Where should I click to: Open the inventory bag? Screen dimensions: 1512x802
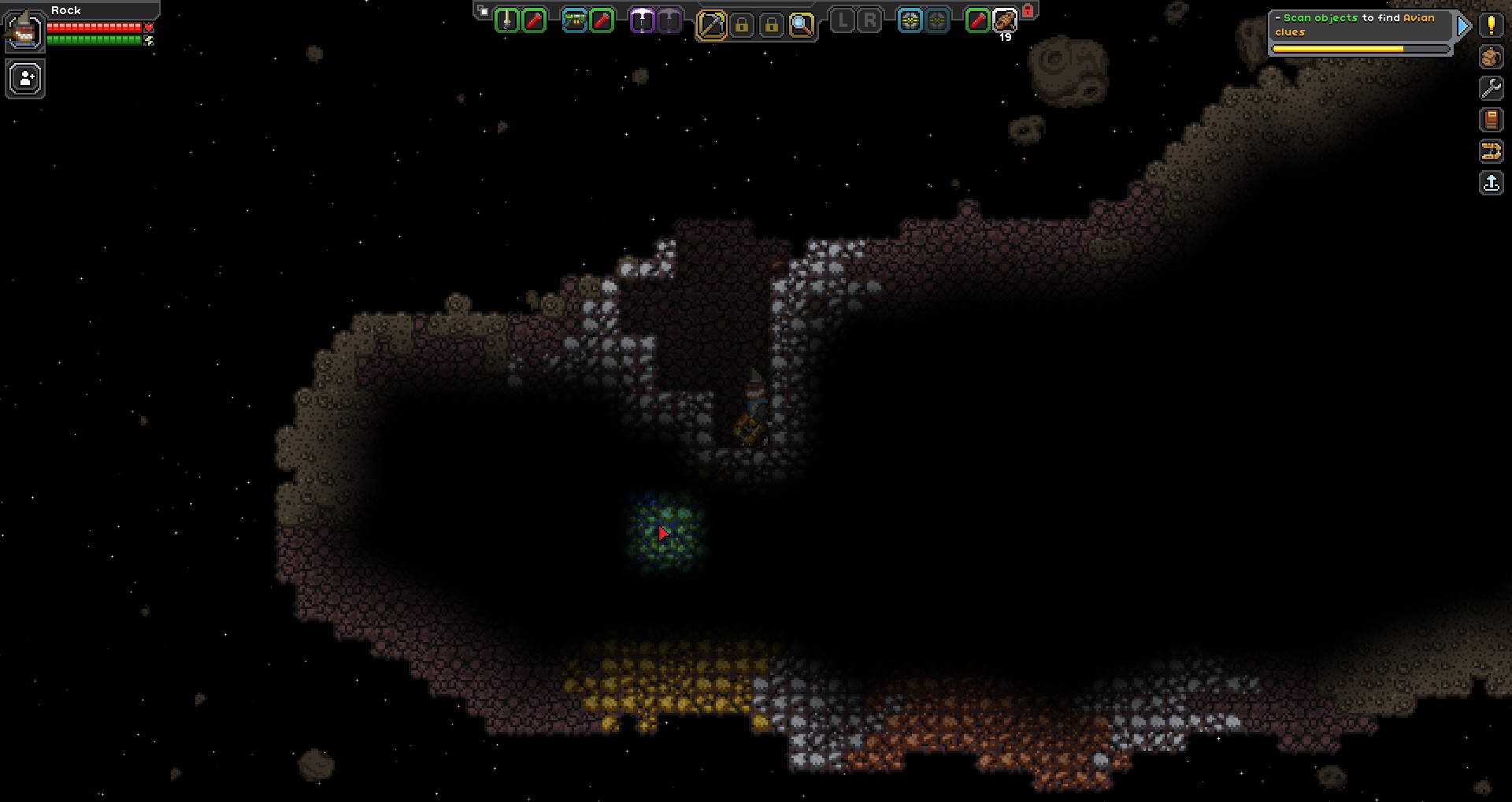pos(1491,57)
